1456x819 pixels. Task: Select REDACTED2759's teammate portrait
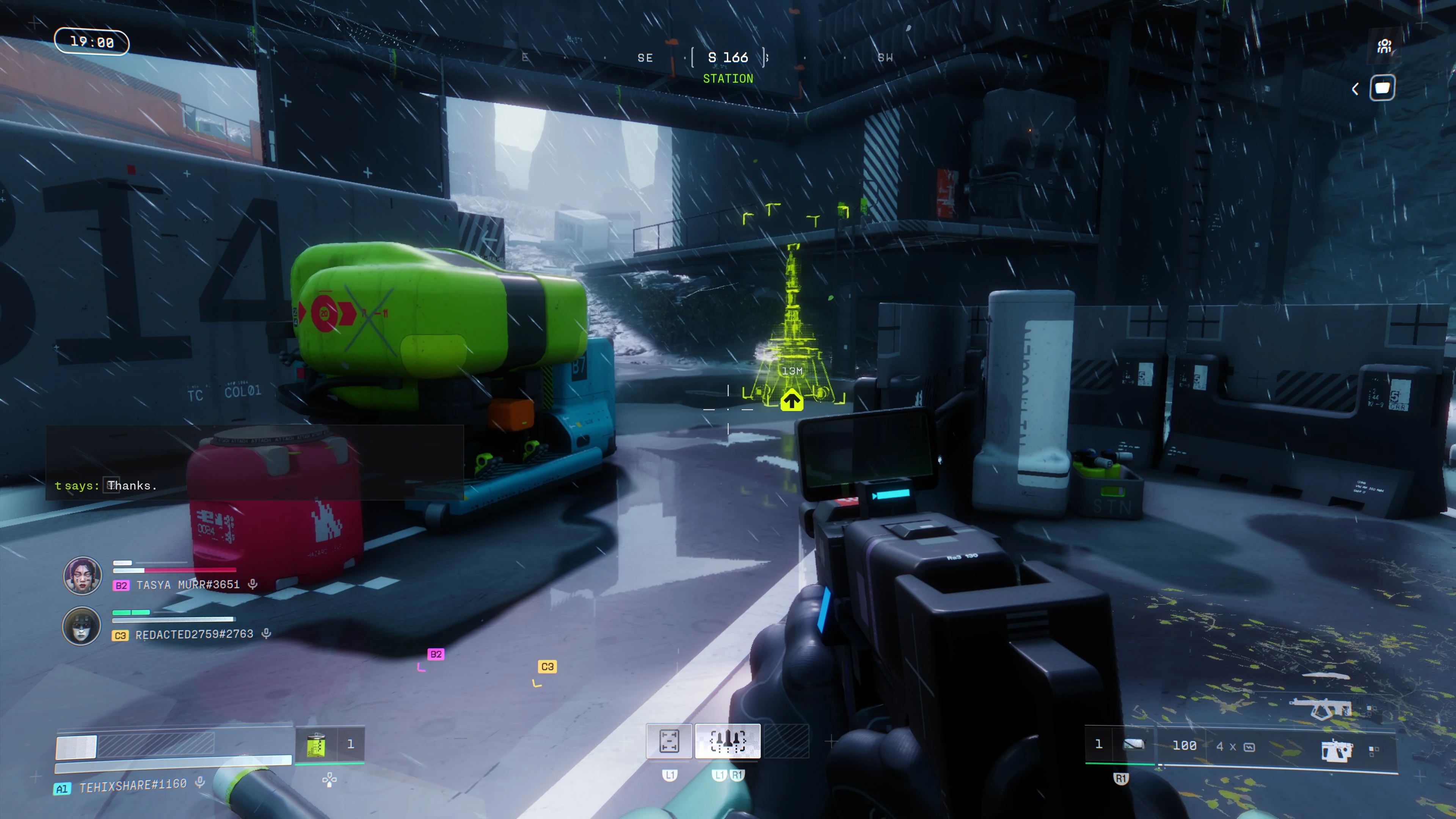pyautogui.click(x=82, y=626)
